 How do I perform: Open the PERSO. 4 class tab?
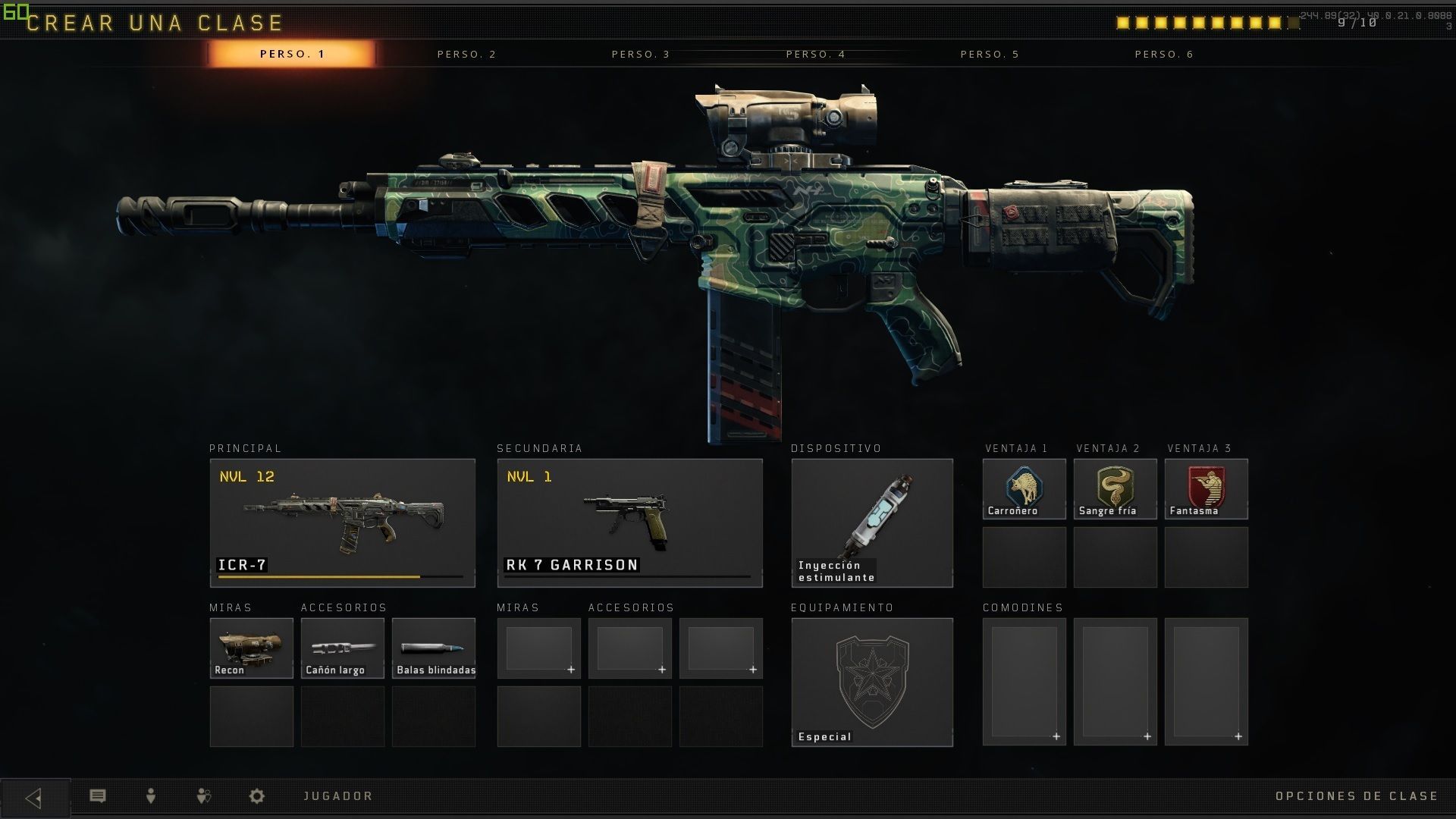coord(815,54)
